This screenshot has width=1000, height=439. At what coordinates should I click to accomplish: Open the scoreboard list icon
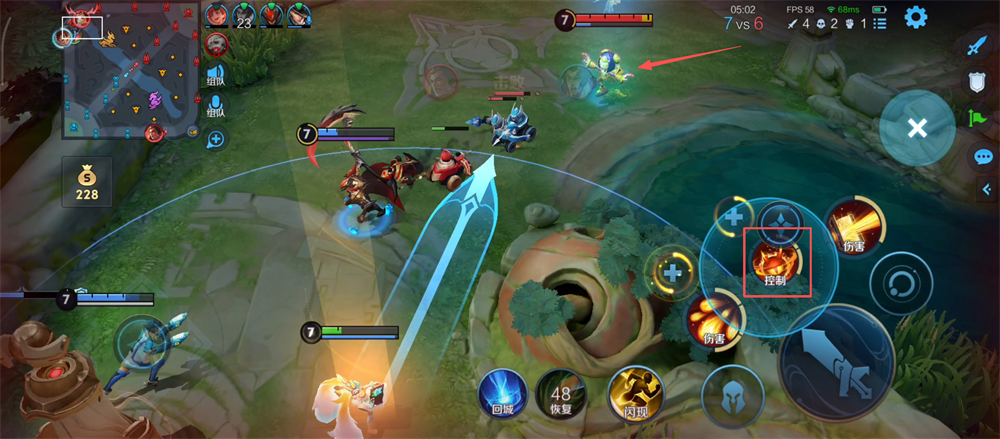879,22
